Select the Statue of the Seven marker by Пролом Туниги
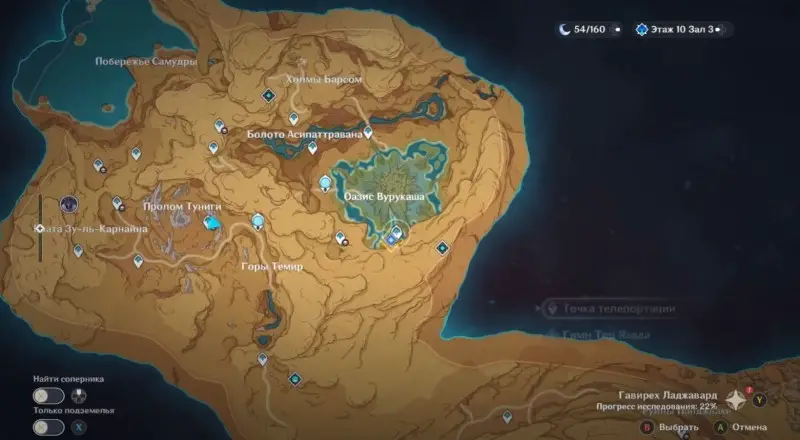The width and height of the screenshot is (800, 440). coord(210,224)
